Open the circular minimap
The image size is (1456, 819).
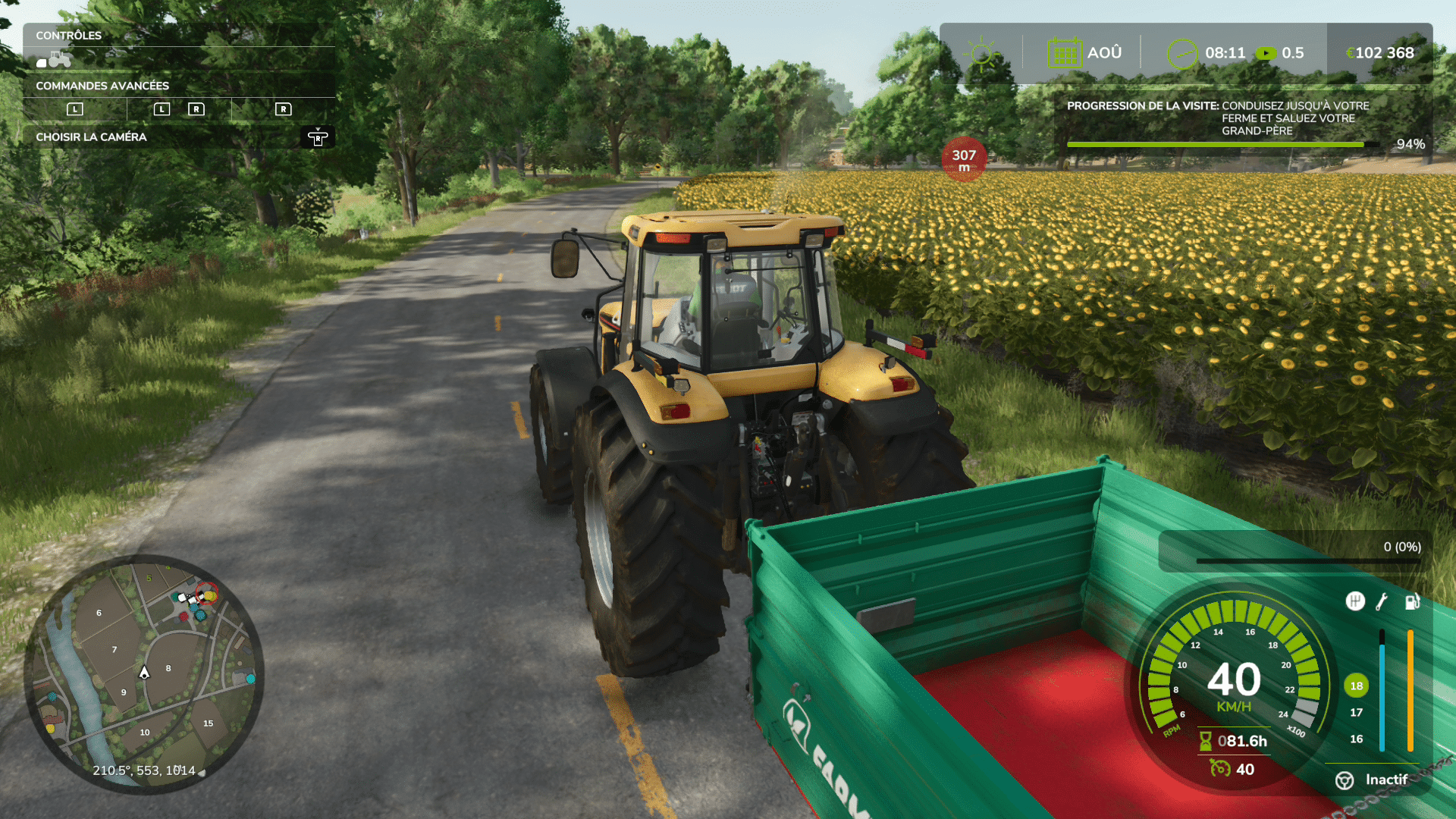pyautogui.click(x=144, y=674)
